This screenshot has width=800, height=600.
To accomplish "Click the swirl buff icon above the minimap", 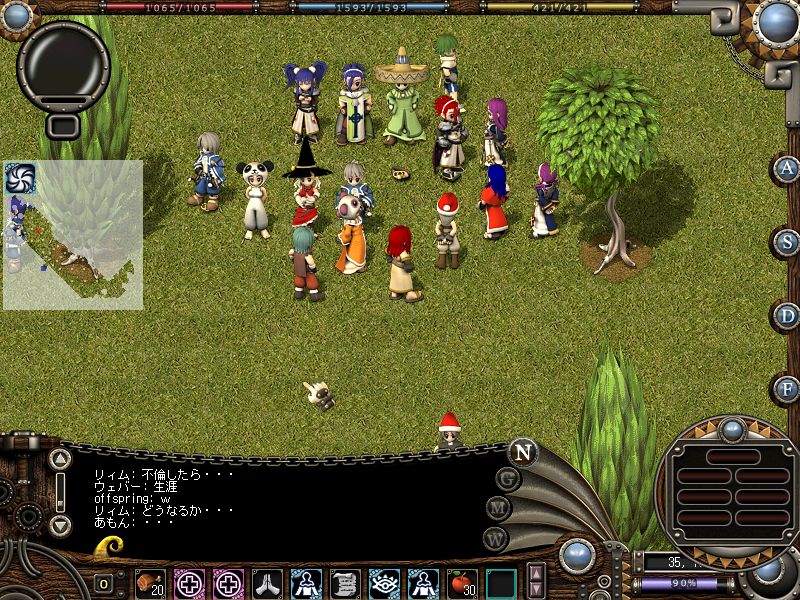I will [20, 178].
